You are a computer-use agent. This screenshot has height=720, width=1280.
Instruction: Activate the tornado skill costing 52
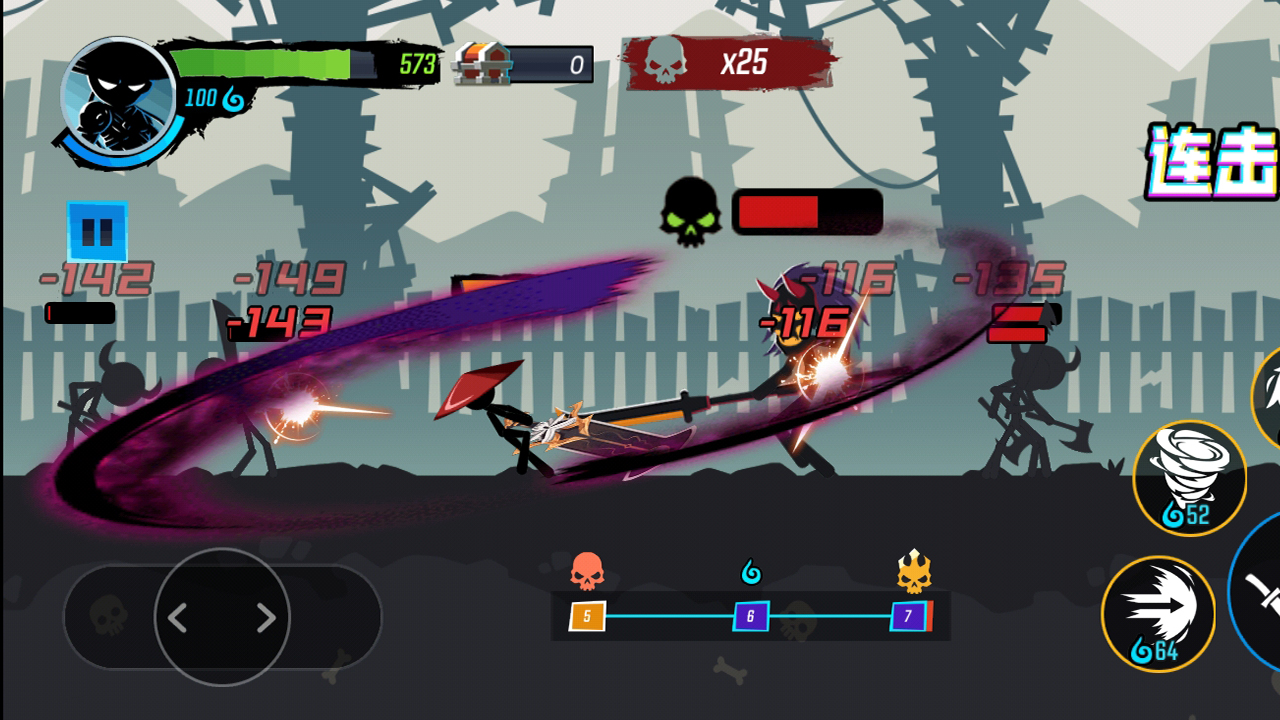[1189, 477]
